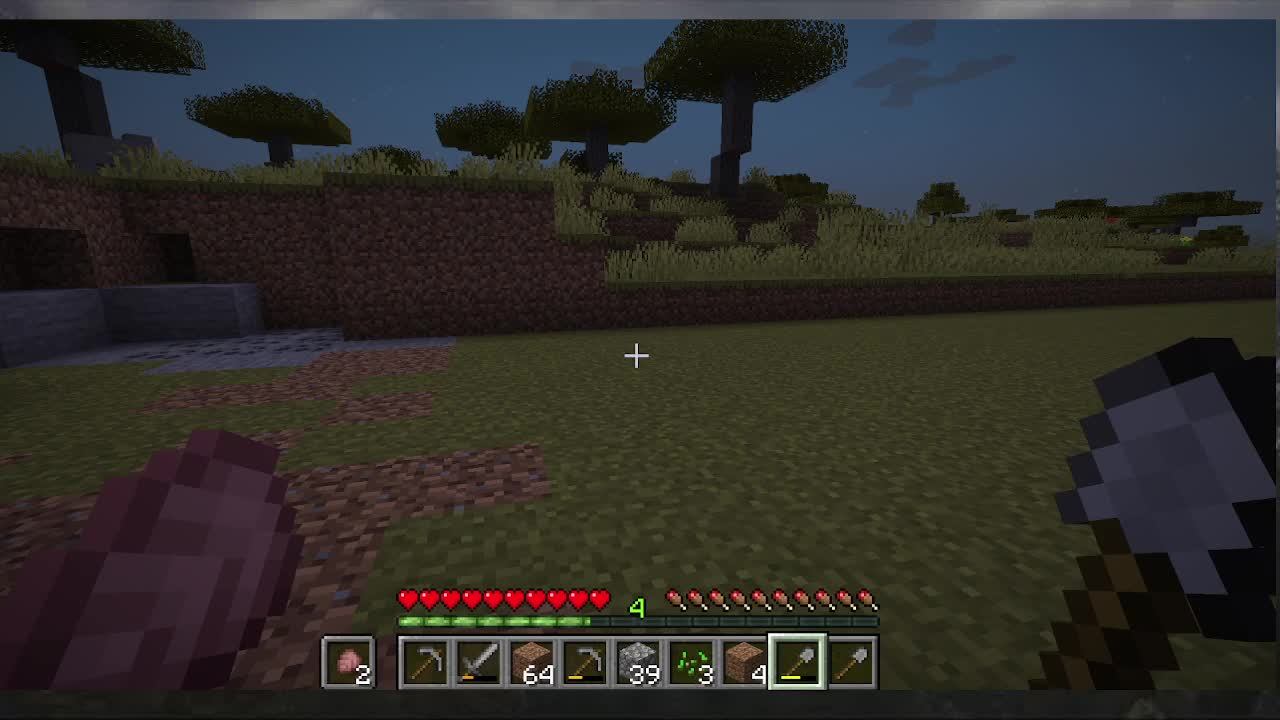Click the rightmost drumstick in the hunger bar
Image resolution: width=1280 pixels, height=720 pixels.
click(x=866, y=598)
